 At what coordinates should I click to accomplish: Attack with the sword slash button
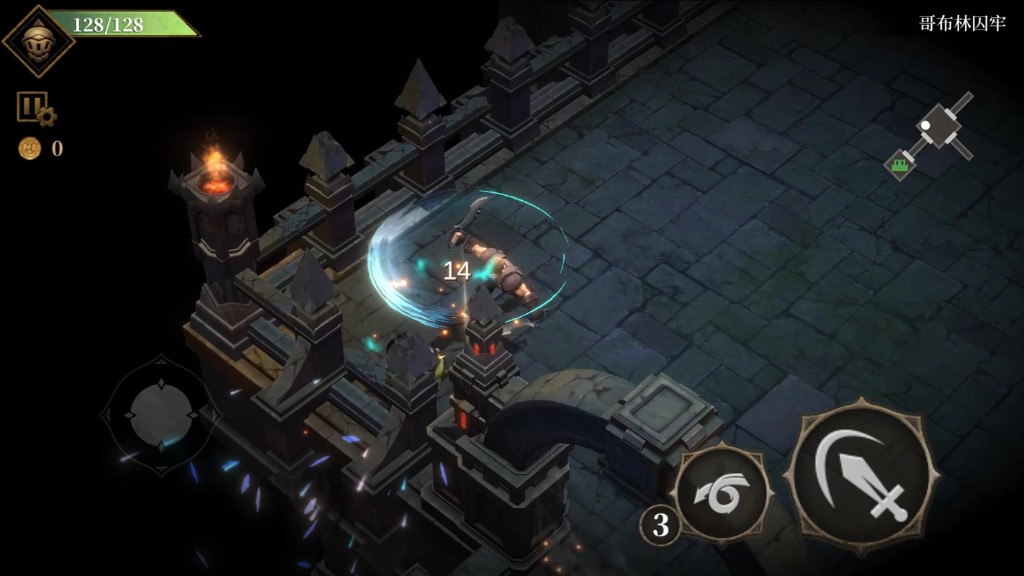862,476
